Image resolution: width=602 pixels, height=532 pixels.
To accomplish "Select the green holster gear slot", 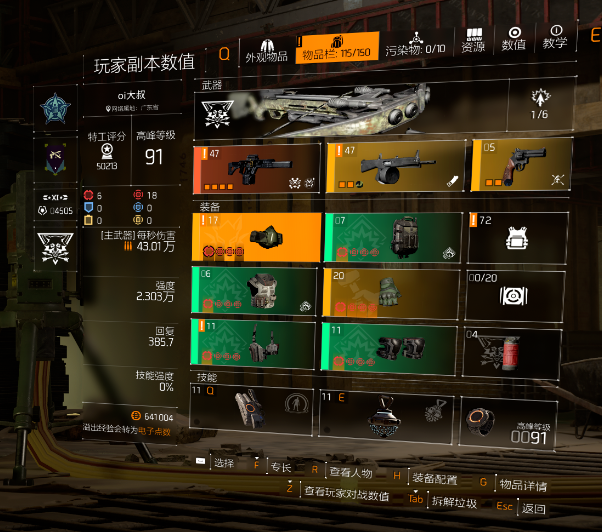I will [257, 344].
